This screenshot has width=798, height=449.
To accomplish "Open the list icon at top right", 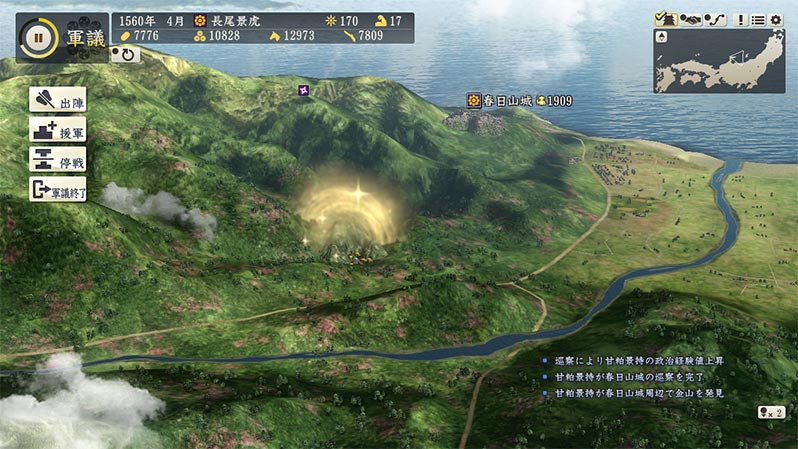I will click(x=757, y=19).
